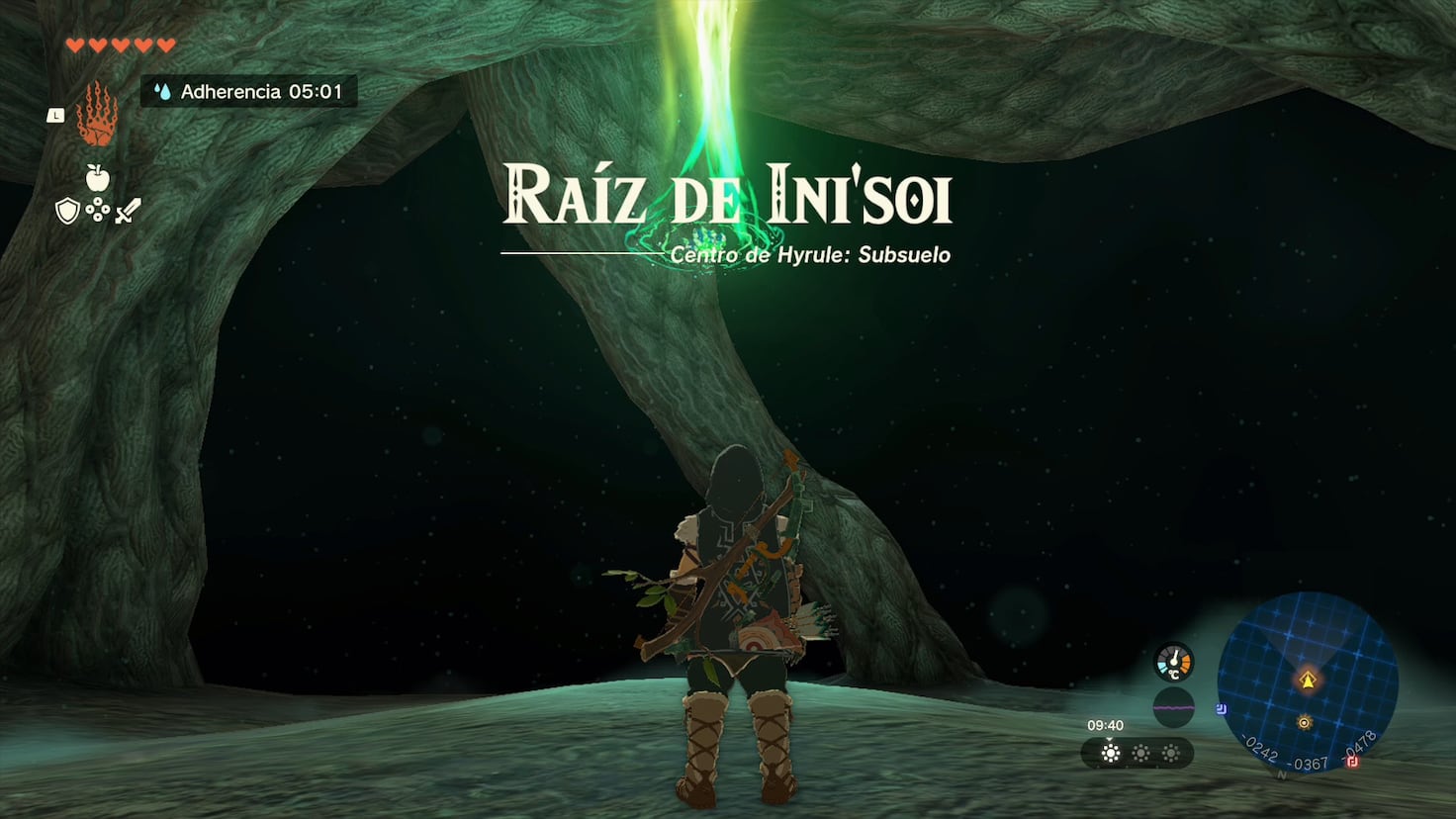The height and width of the screenshot is (819, 1456).
Task: Select the sun weather icon in the forecast
Action: click(x=1109, y=753)
